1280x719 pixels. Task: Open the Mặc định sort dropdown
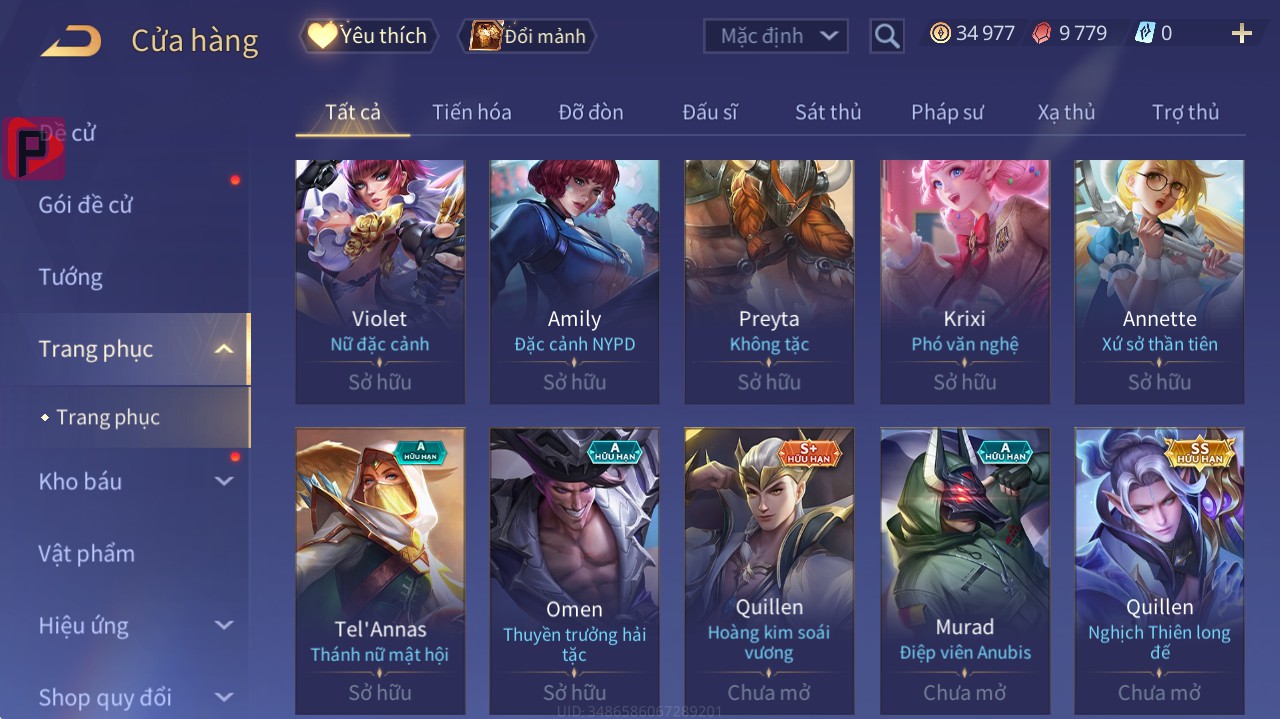[776, 36]
